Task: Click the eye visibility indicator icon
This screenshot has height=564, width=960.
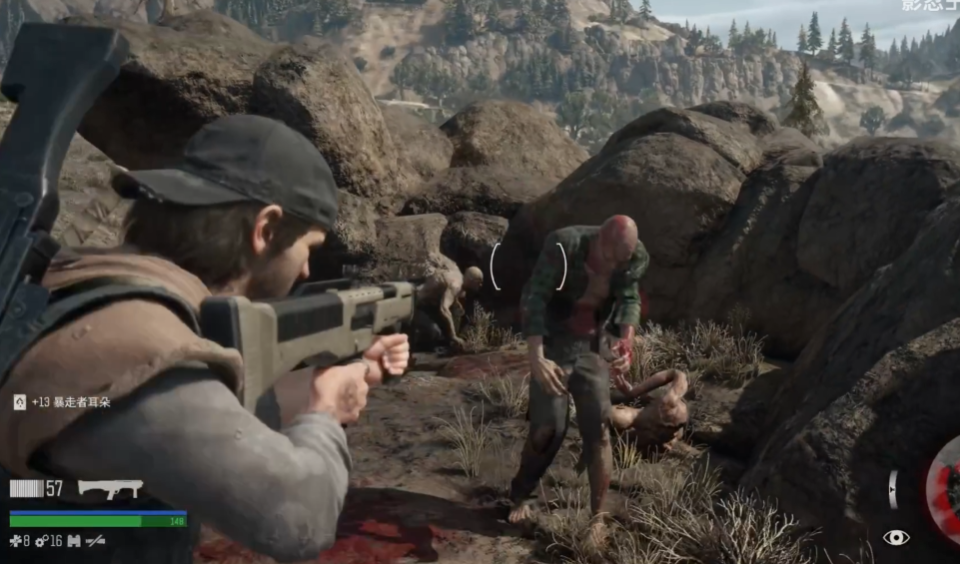Action: [x=896, y=538]
